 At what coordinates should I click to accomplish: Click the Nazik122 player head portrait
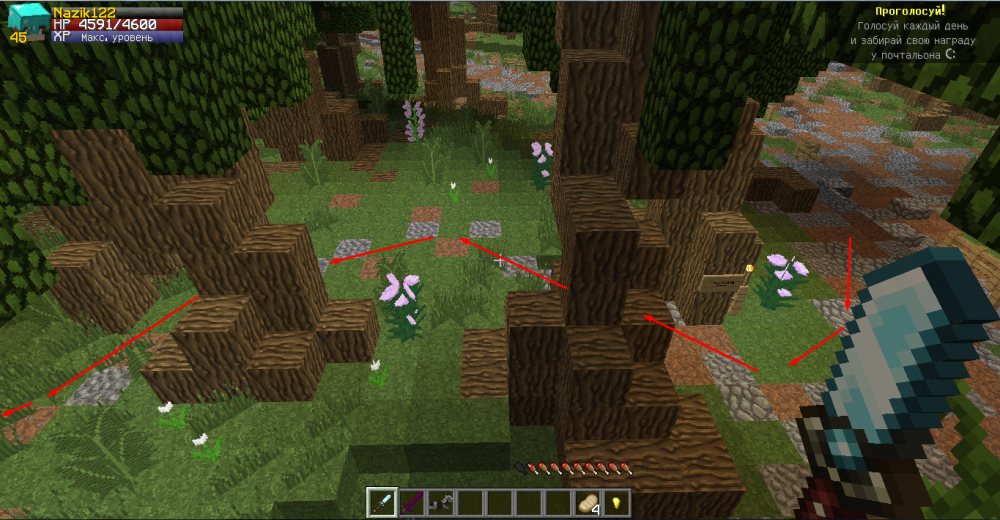coord(24,21)
